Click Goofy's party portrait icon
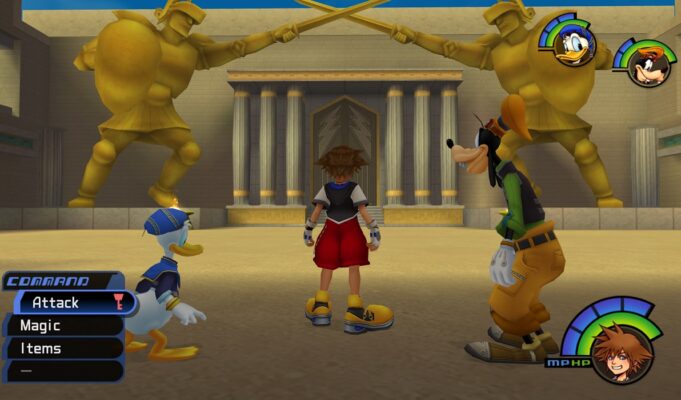Image resolution: width=681 pixels, height=400 pixels. pos(643,64)
